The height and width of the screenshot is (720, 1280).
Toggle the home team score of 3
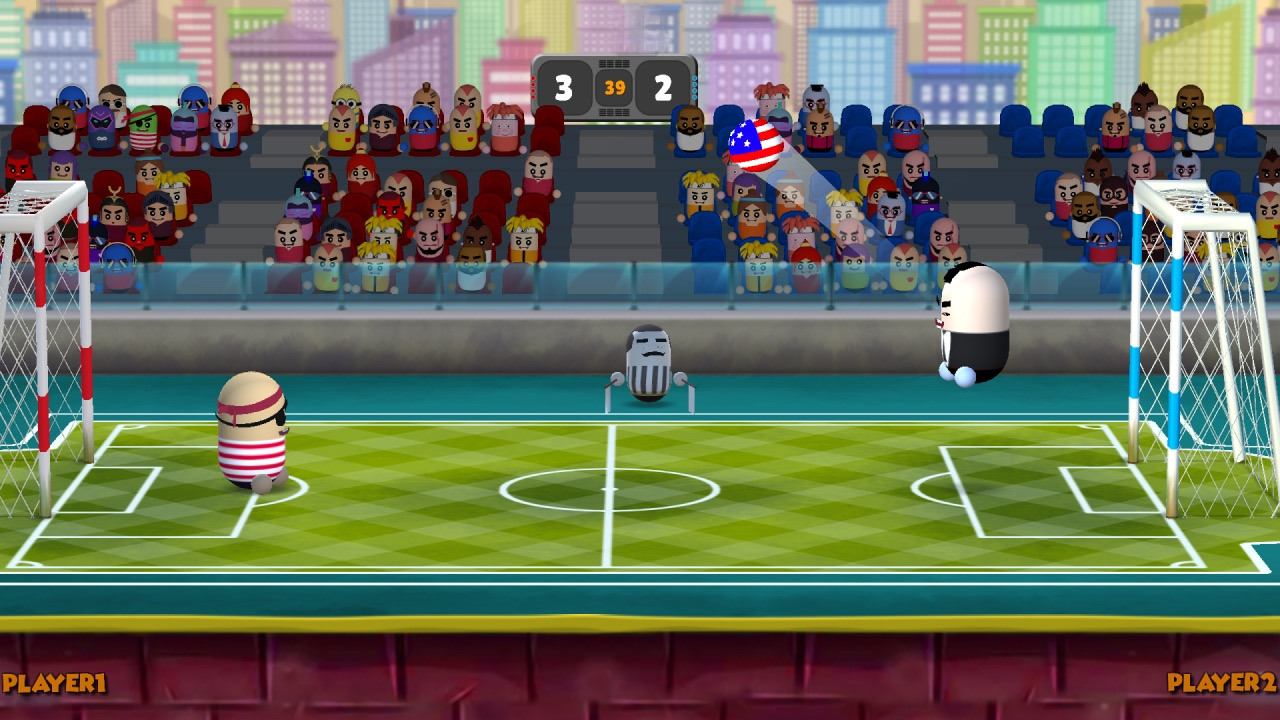coord(566,85)
